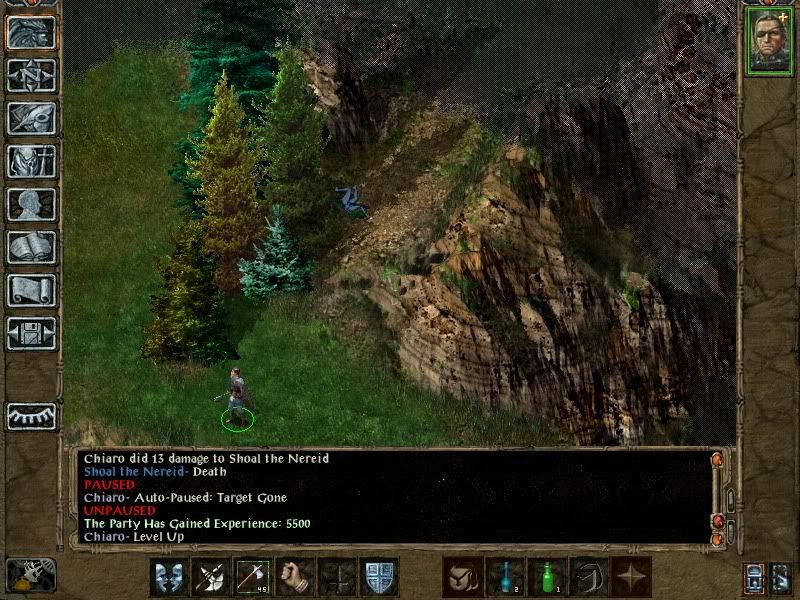This screenshot has height=600, width=800.
Task: Open the inventory screen button
Action: coord(31,161)
